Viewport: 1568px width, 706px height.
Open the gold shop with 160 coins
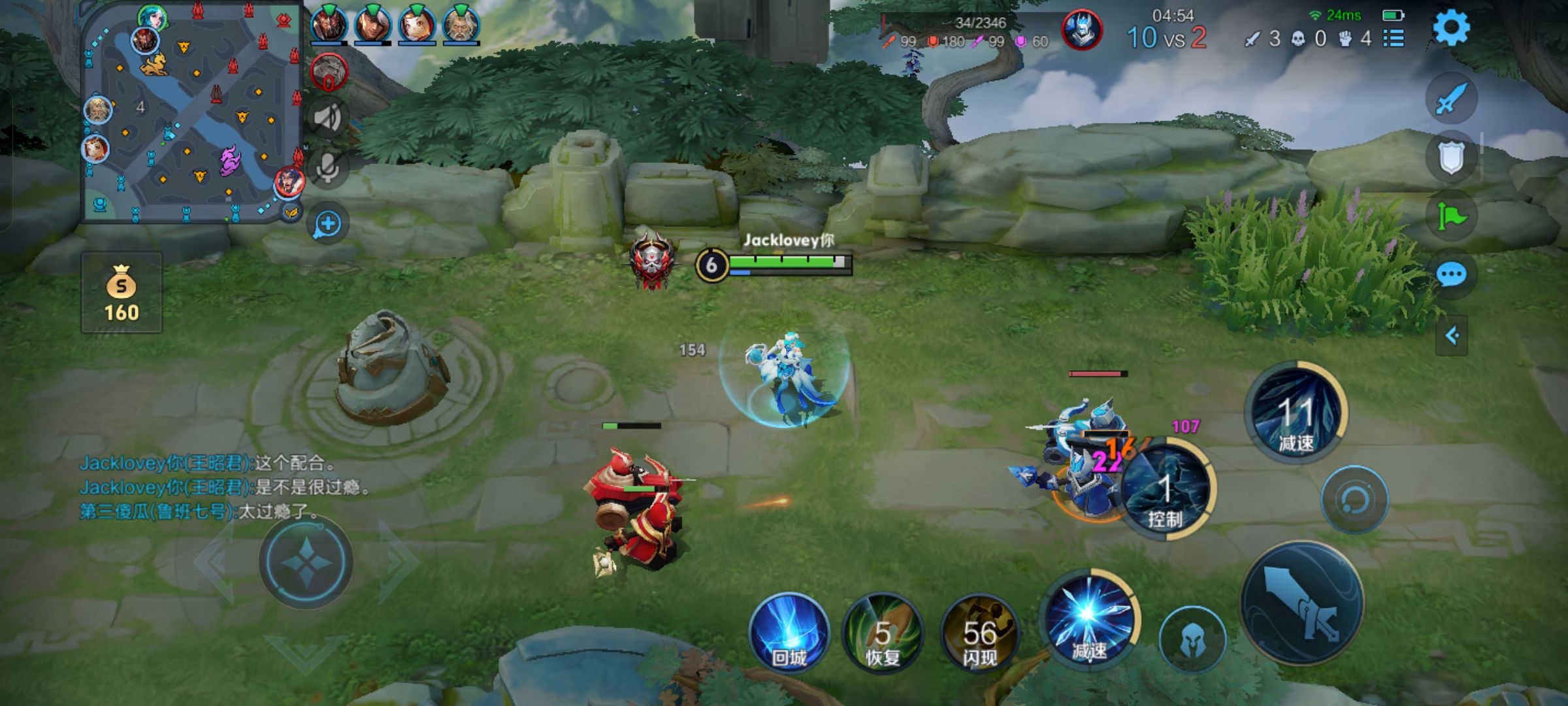(x=122, y=293)
